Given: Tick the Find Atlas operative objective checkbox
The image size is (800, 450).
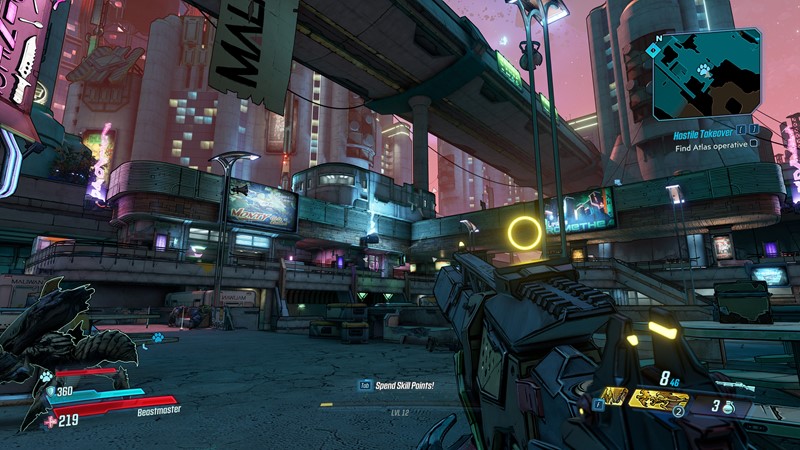Looking at the screenshot, I should pos(755,143).
